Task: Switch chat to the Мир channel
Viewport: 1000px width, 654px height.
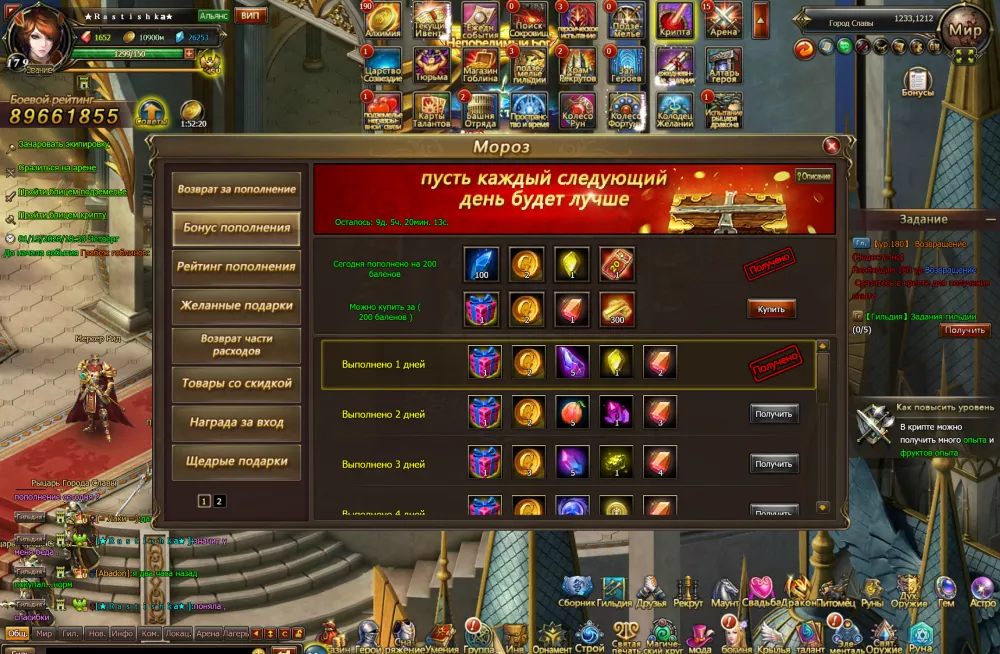Action: (x=43, y=633)
